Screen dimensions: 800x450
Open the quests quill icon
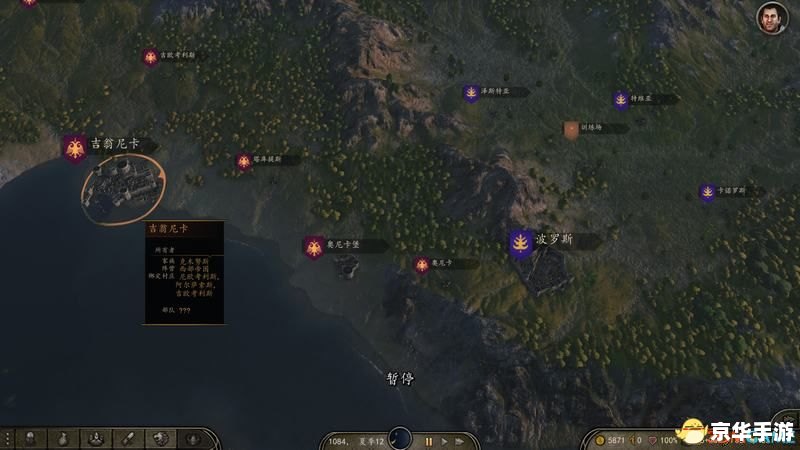[129, 438]
